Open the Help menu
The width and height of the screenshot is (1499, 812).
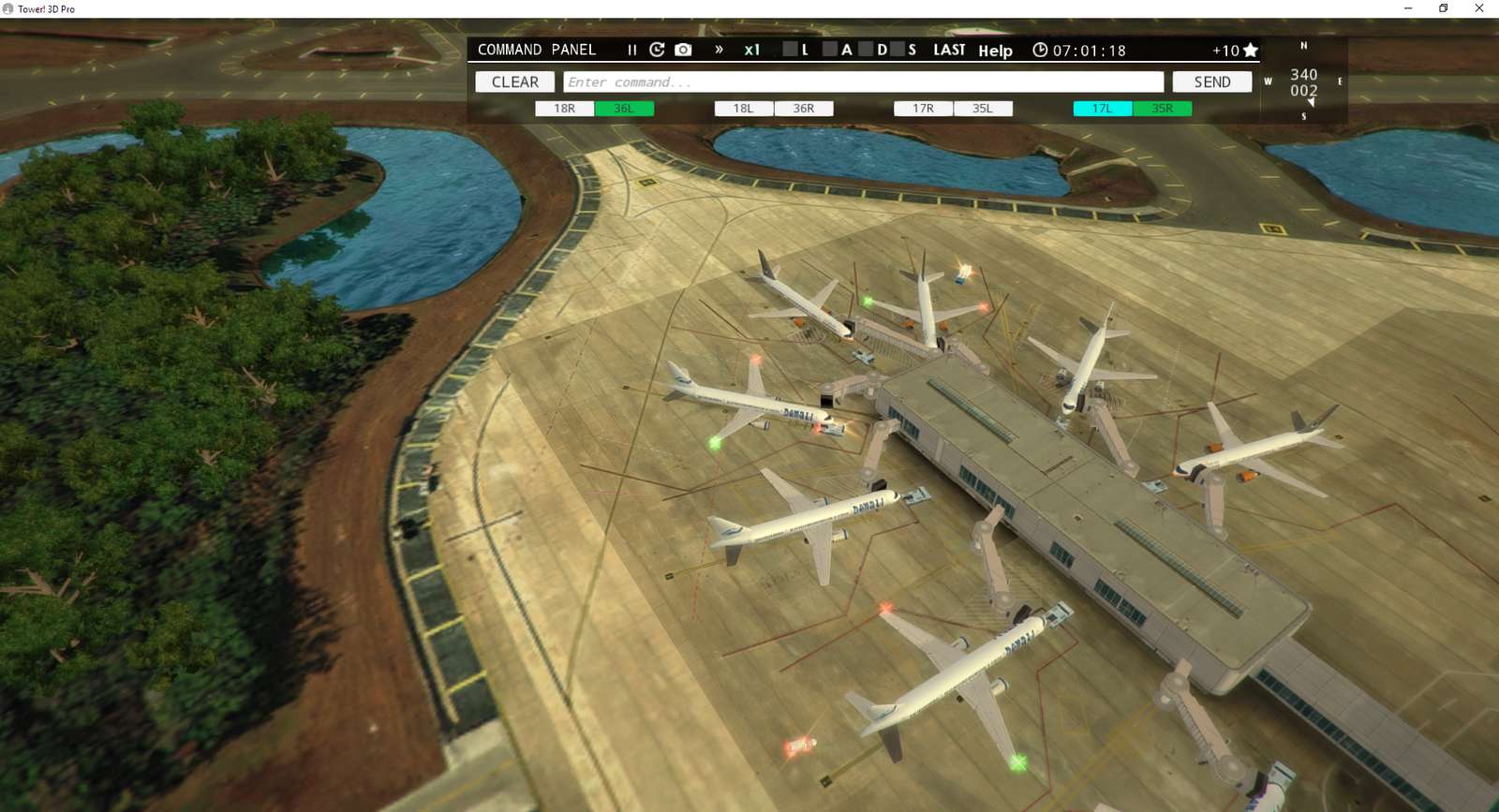coord(996,52)
